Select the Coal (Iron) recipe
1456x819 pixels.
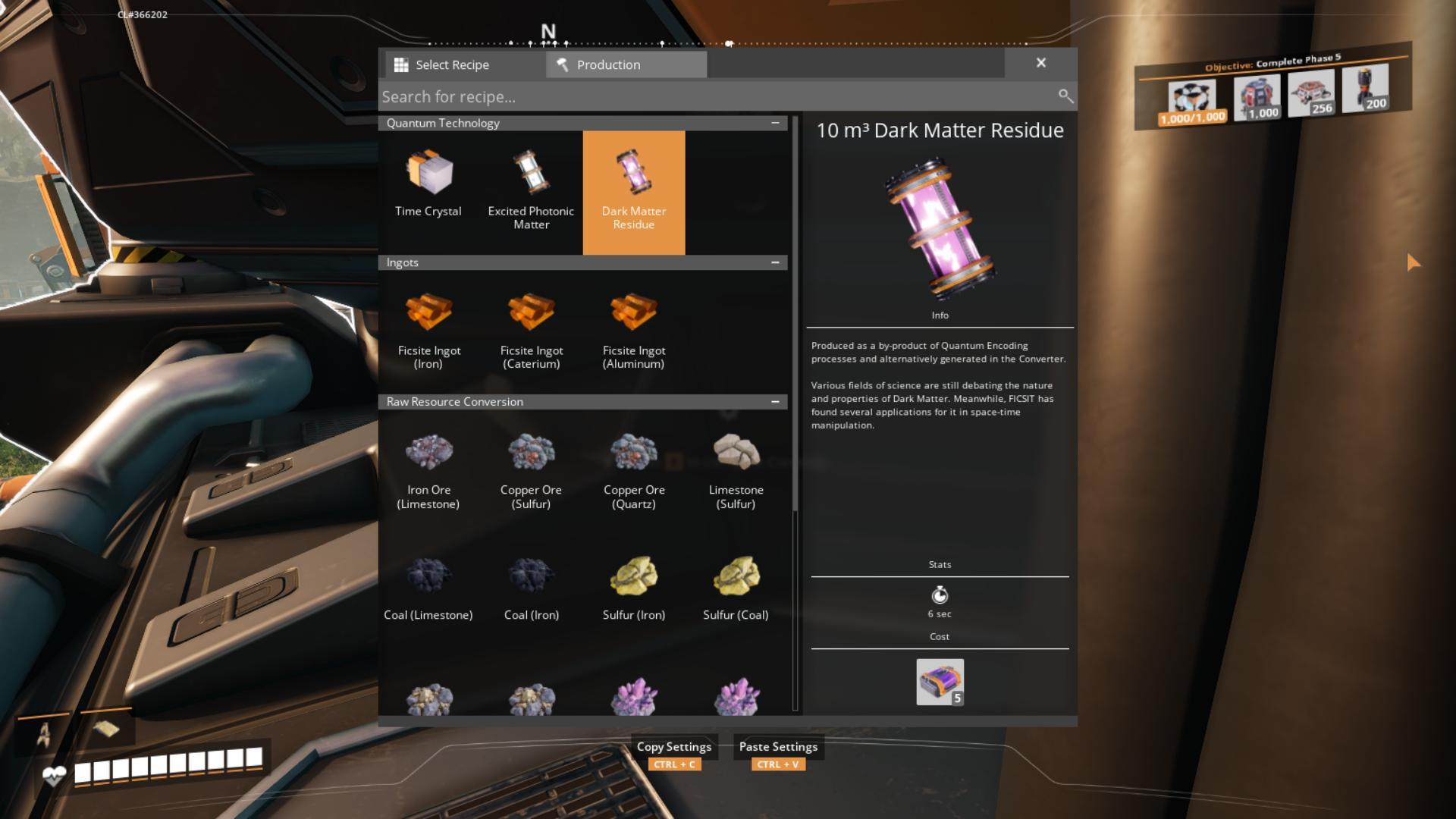coord(531,588)
